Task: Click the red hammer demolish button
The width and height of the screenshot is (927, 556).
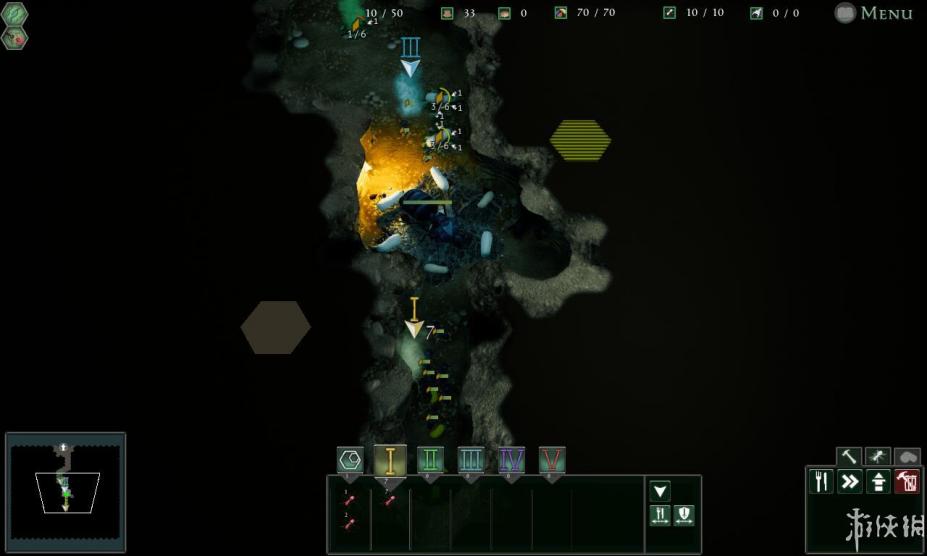Action: tap(907, 482)
